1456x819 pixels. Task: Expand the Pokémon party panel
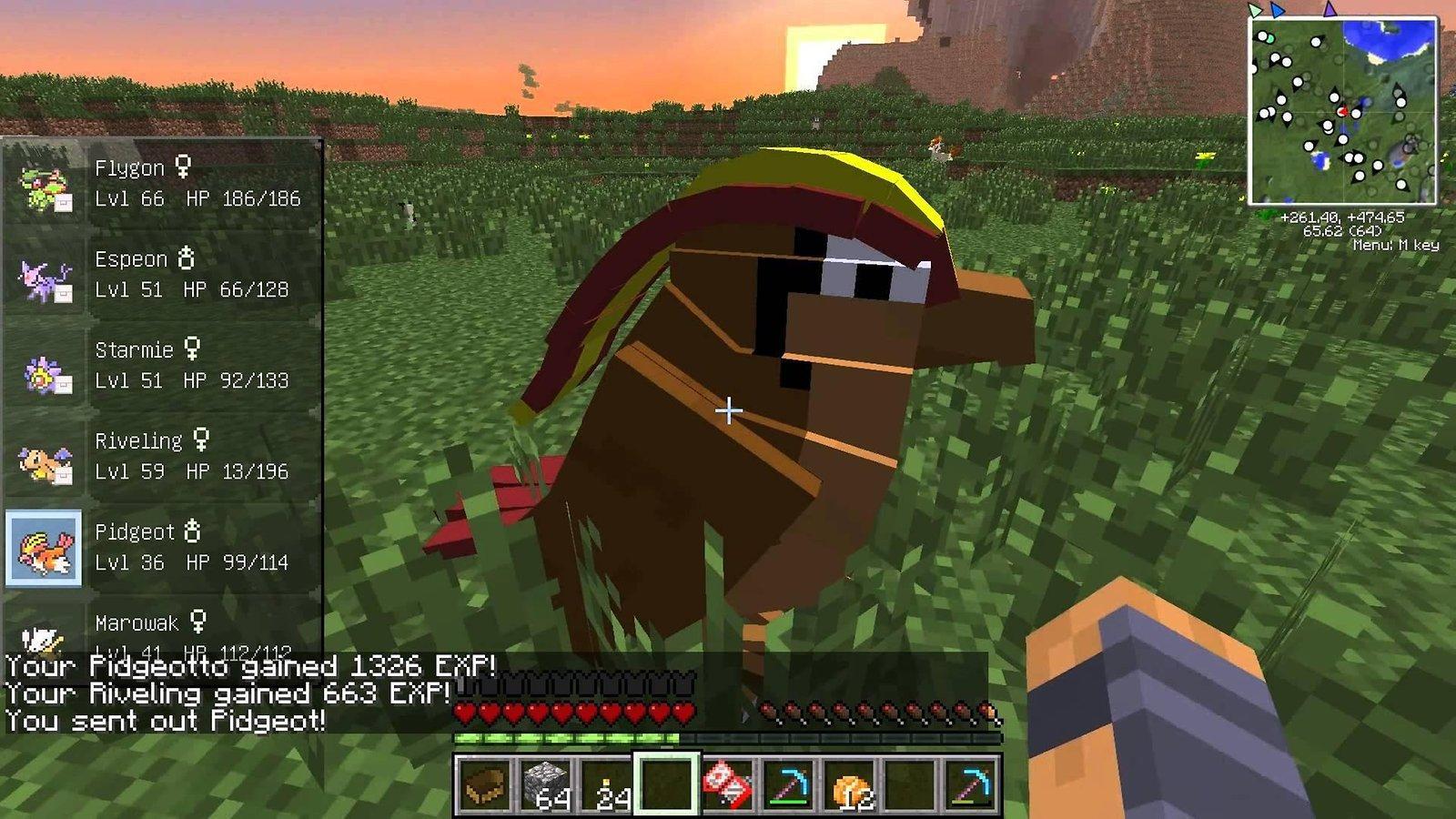click(164, 400)
